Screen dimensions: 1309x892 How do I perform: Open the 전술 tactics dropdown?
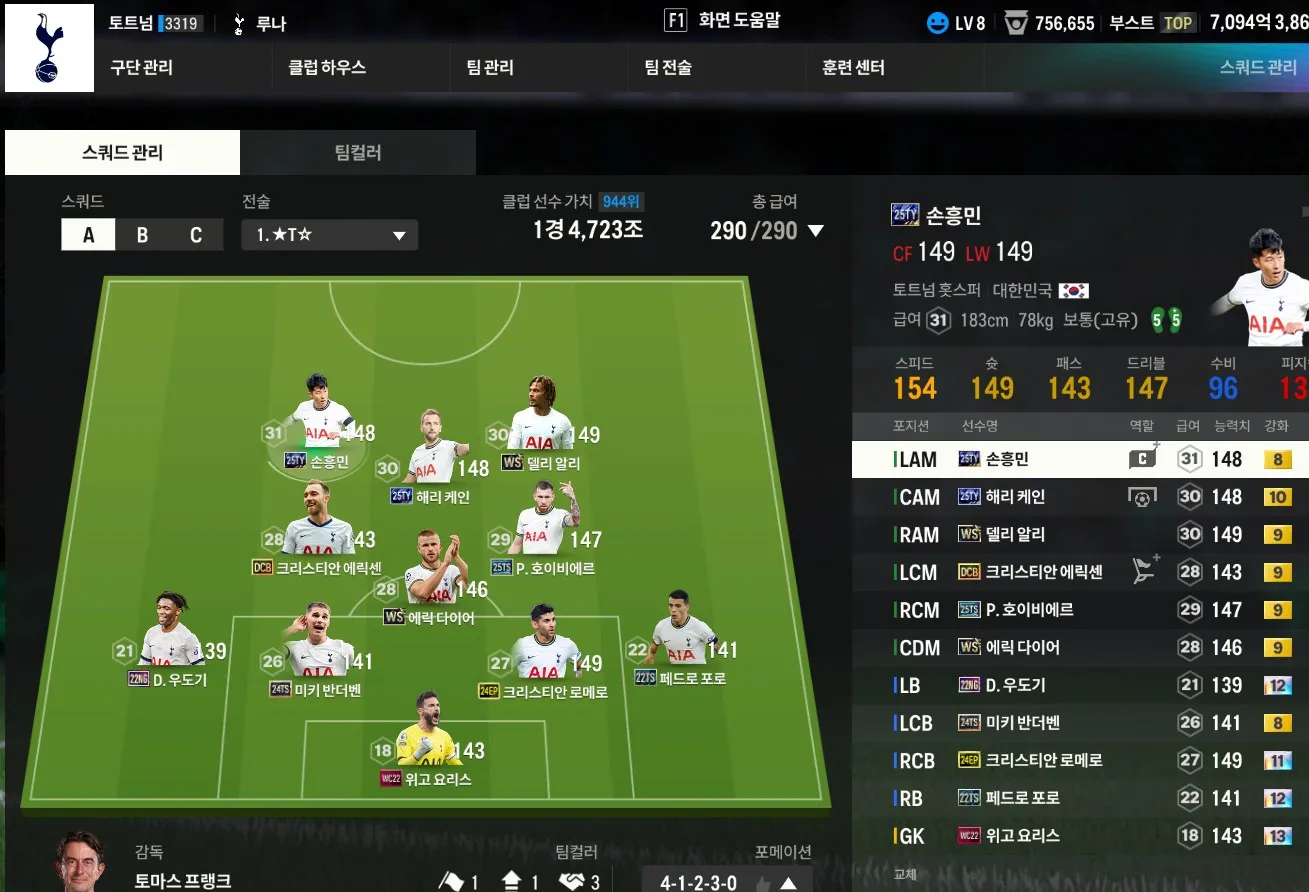(329, 235)
